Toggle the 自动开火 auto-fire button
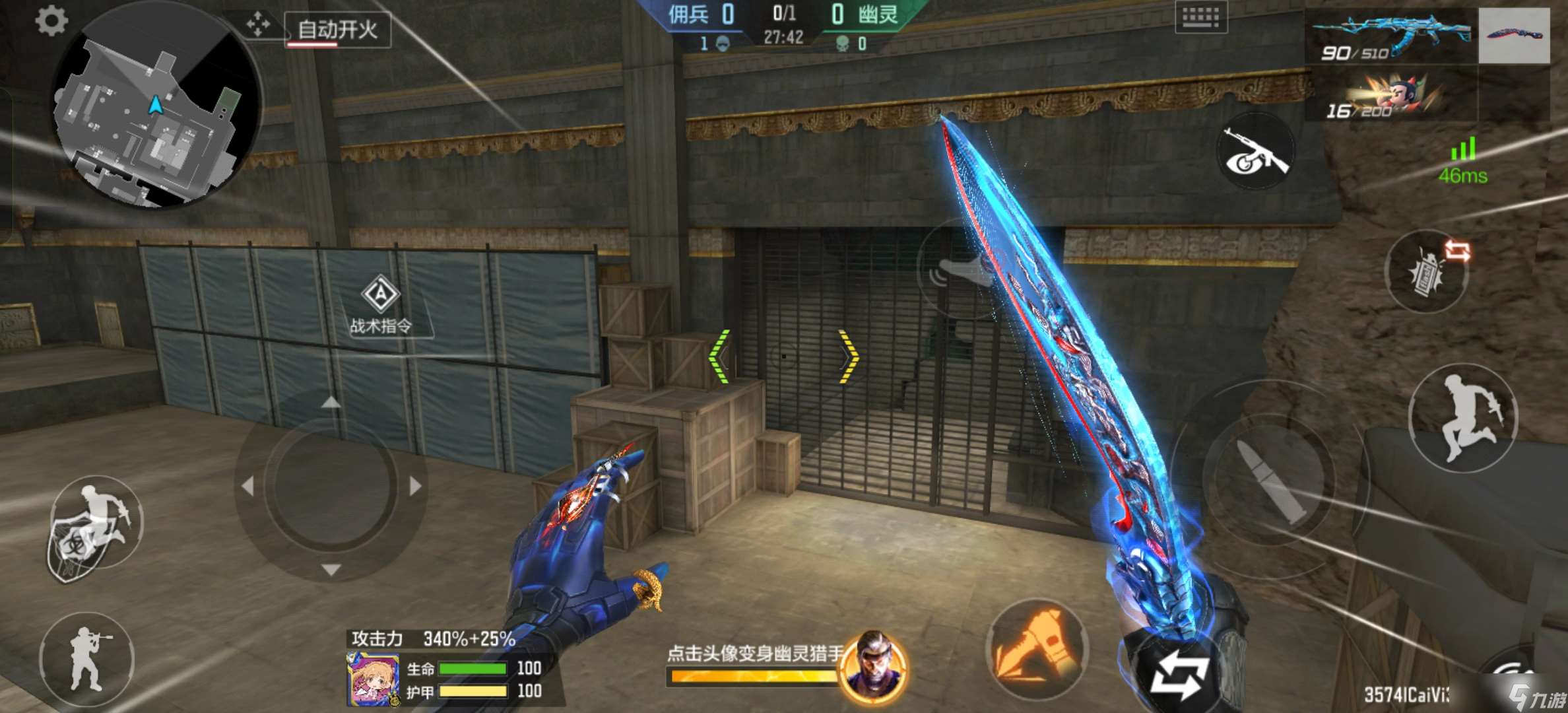This screenshot has width=1568, height=713. tap(338, 30)
